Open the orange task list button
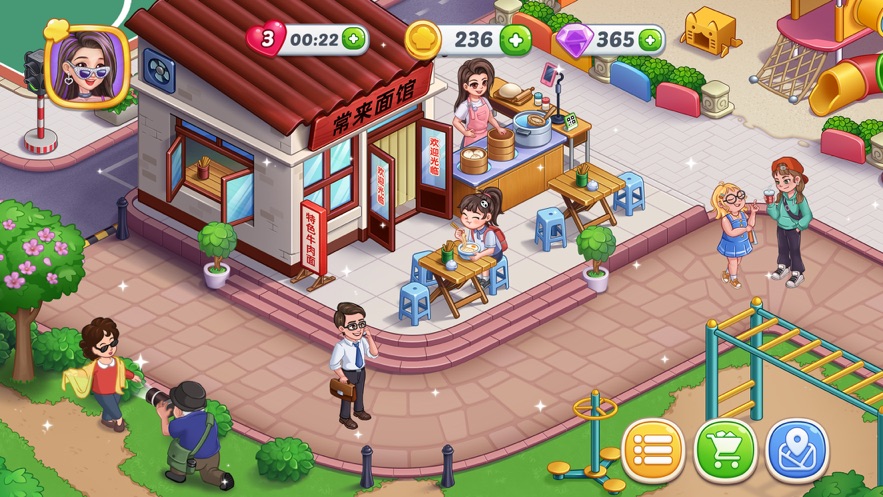 pos(653,451)
